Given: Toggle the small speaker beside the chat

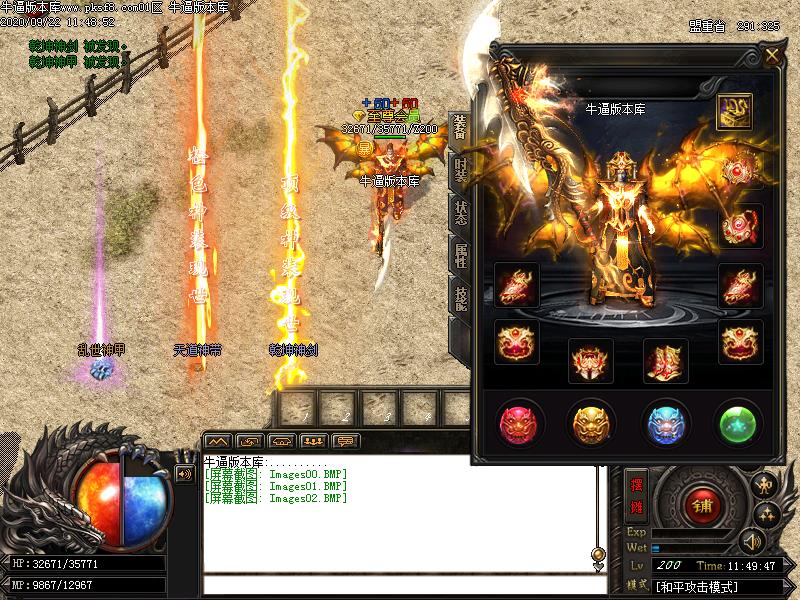Looking at the screenshot, I should coord(184,474).
